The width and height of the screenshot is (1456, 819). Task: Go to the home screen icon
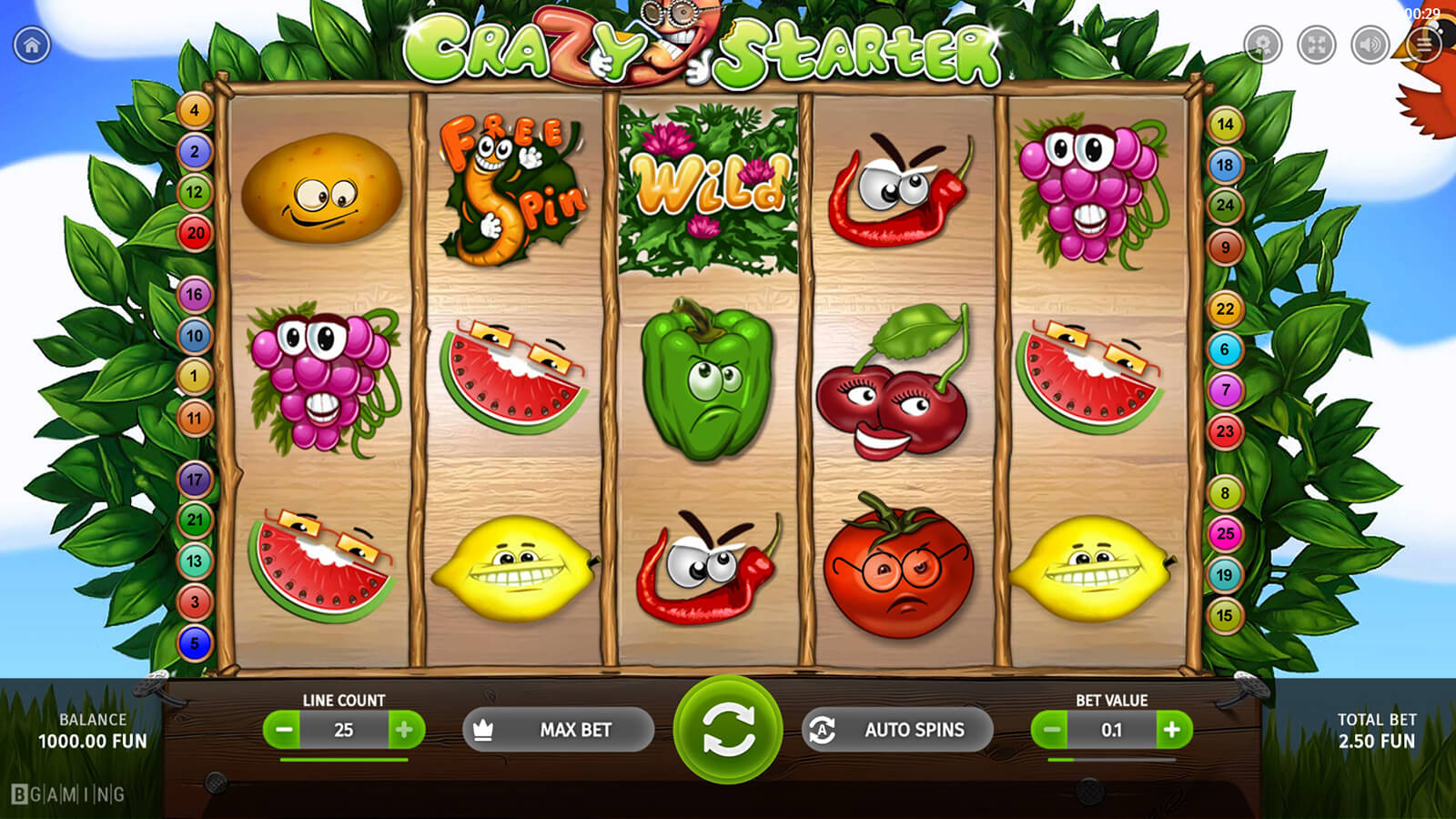tap(32, 45)
